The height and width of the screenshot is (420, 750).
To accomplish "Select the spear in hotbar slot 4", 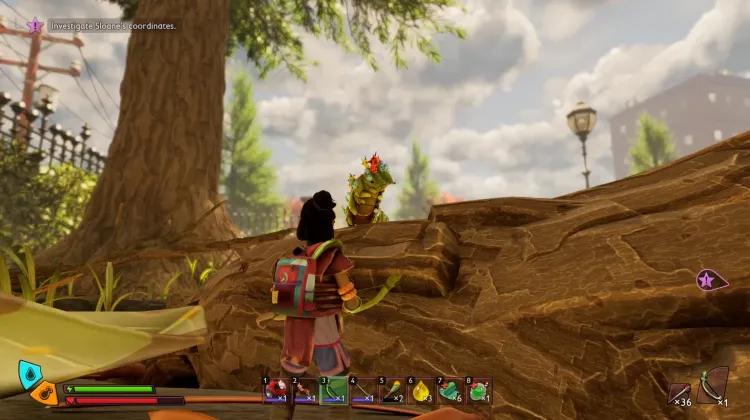I will tap(364, 390).
